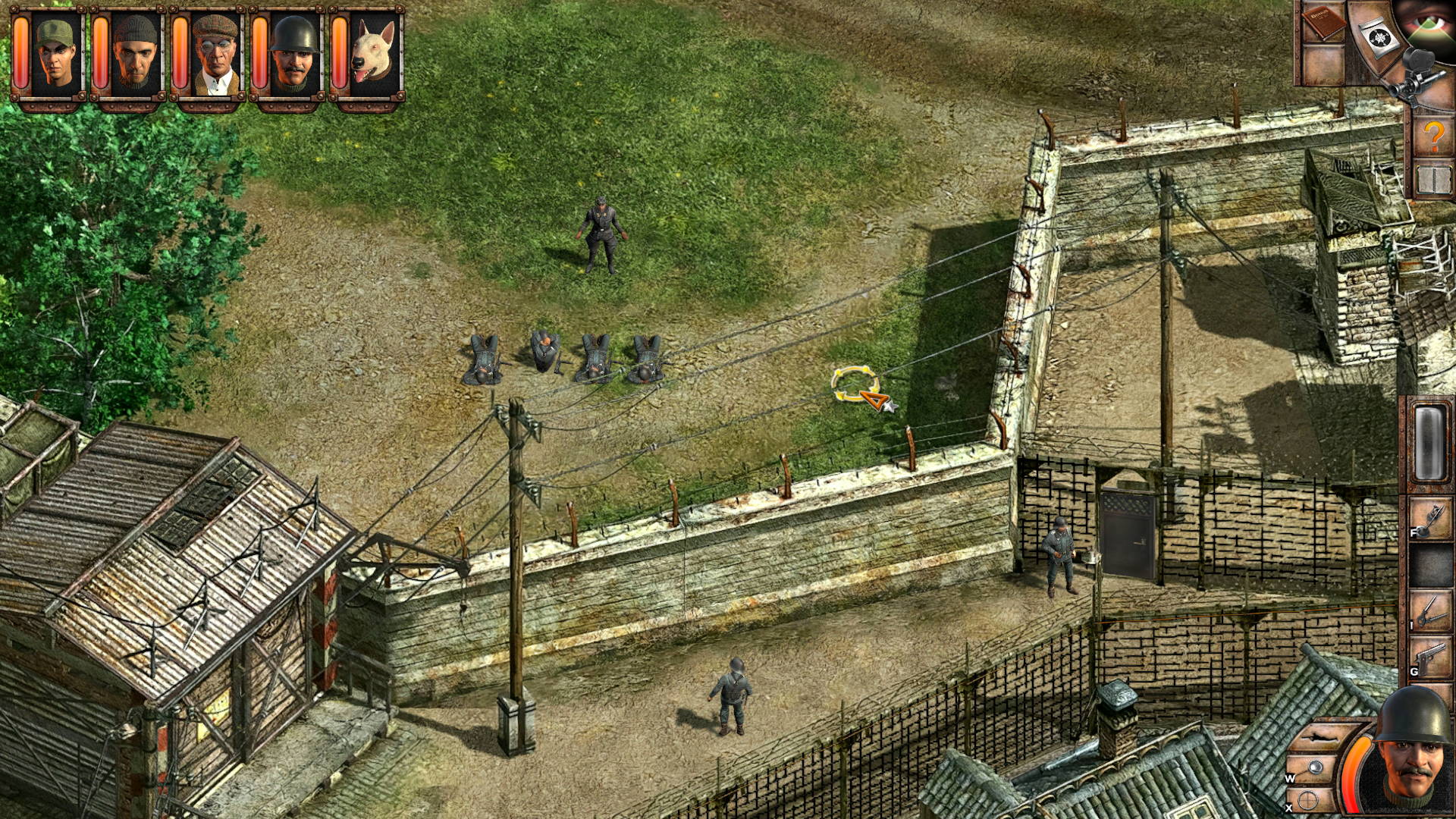Screen dimensions: 1456x819
Task: Click the mine detector icon labeled W
Action: [1316, 767]
